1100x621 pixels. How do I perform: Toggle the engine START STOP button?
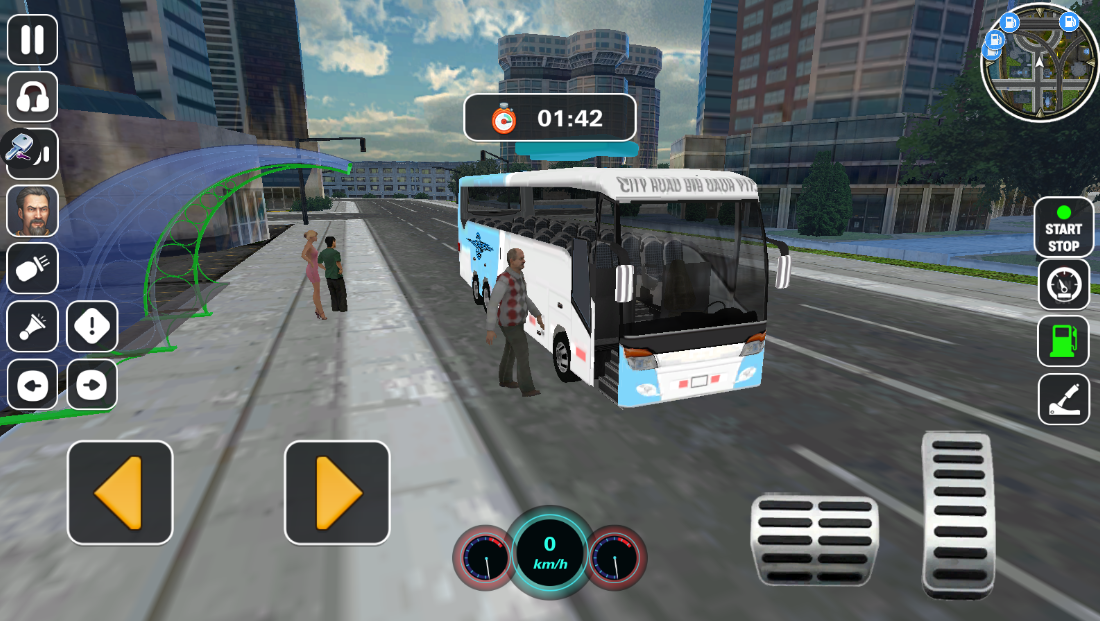click(x=1063, y=228)
